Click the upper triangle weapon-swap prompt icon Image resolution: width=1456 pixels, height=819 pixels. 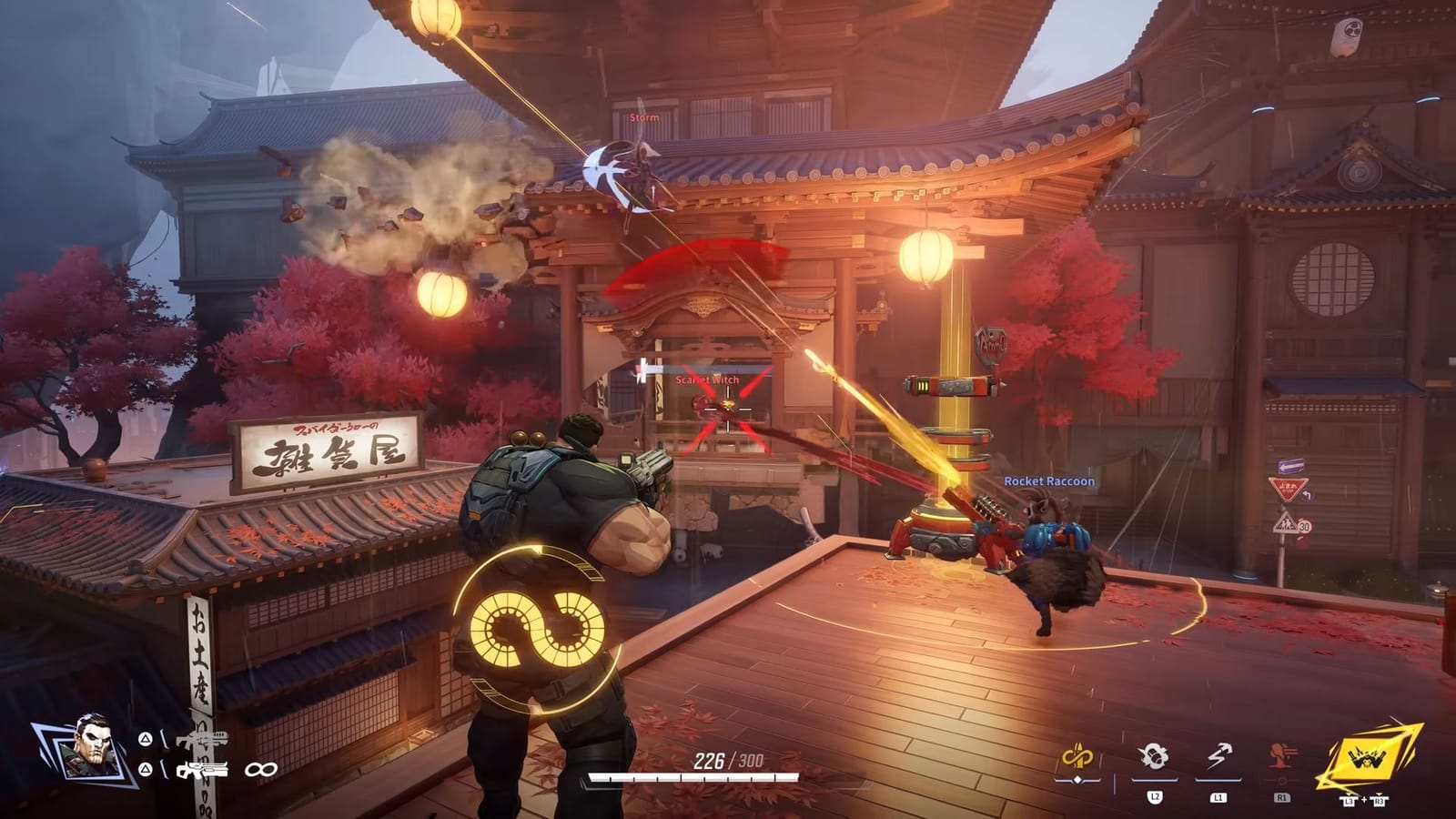pyautogui.click(x=144, y=739)
